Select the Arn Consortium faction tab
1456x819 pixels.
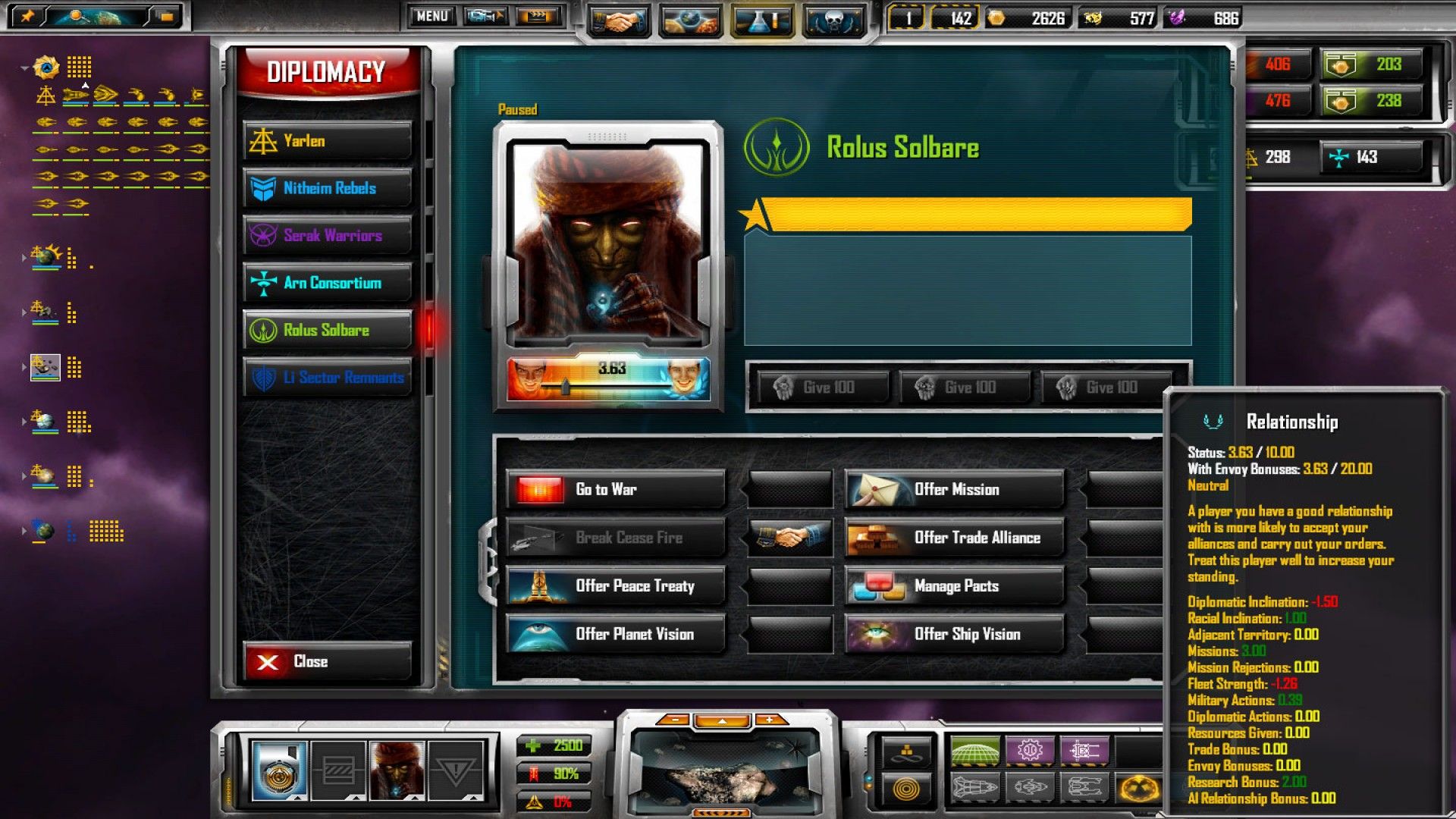pos(326,282)
